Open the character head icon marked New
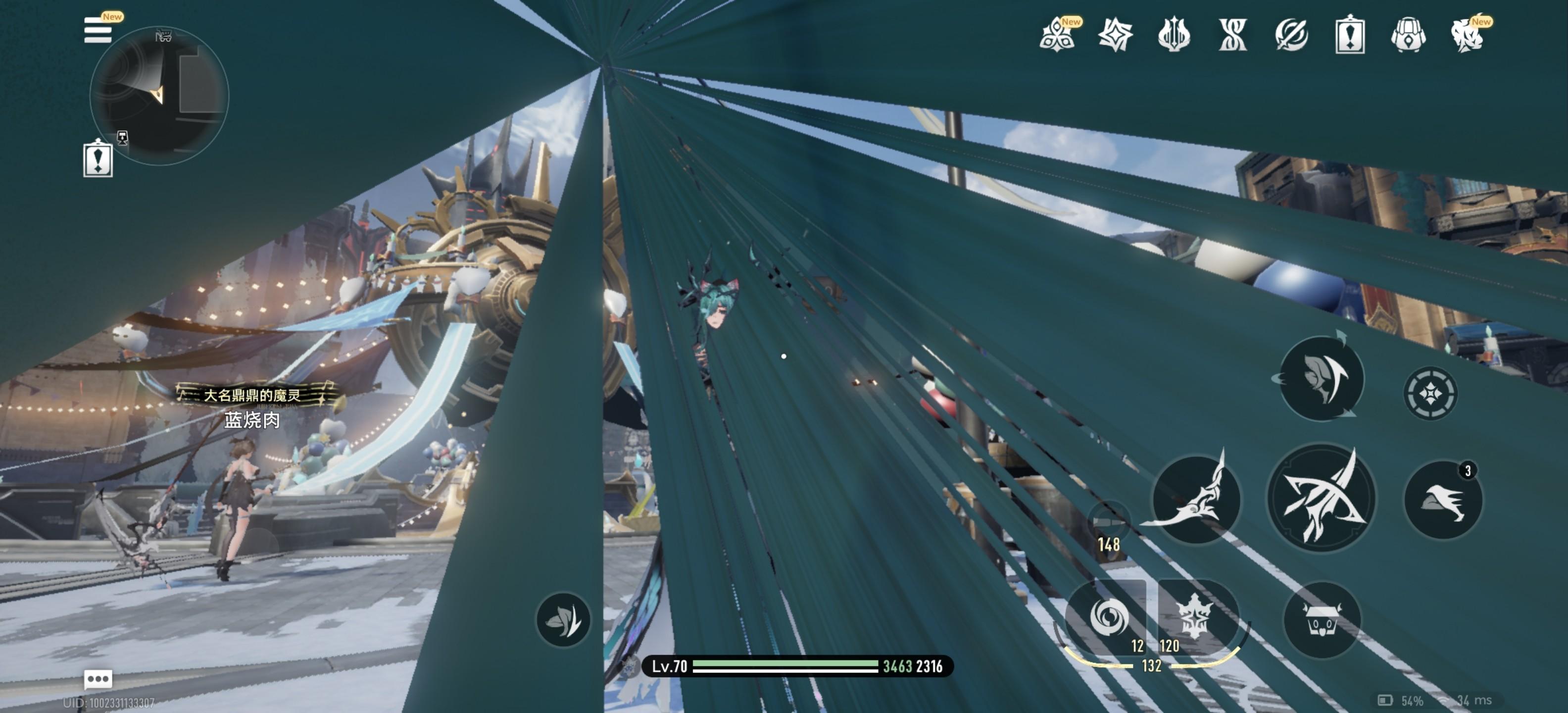Image resolution: width=1568 pixels, height=713 pixels. (1467, 35)
